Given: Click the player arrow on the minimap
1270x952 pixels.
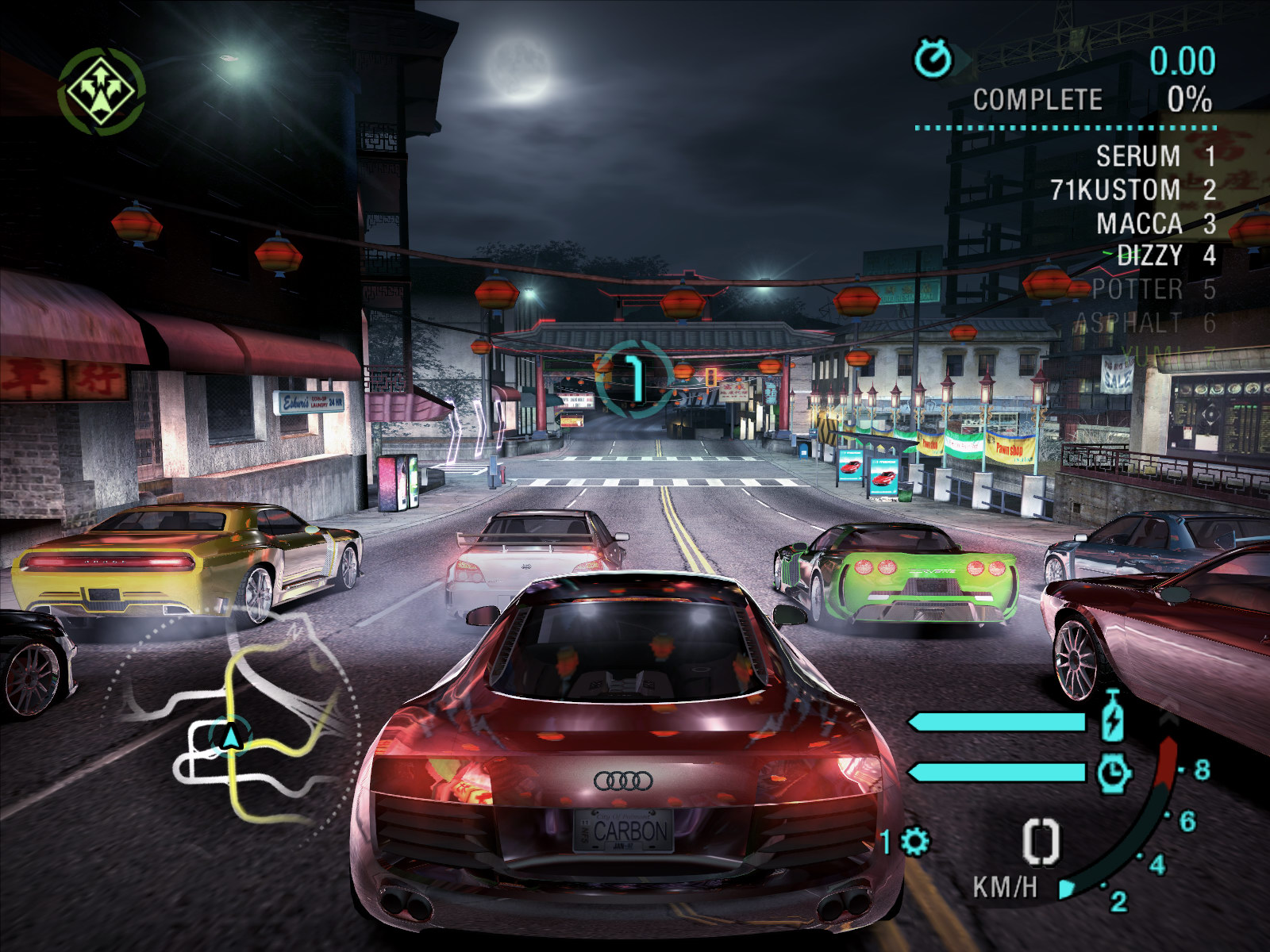Looking at the screenshot, I should point(231,738).
